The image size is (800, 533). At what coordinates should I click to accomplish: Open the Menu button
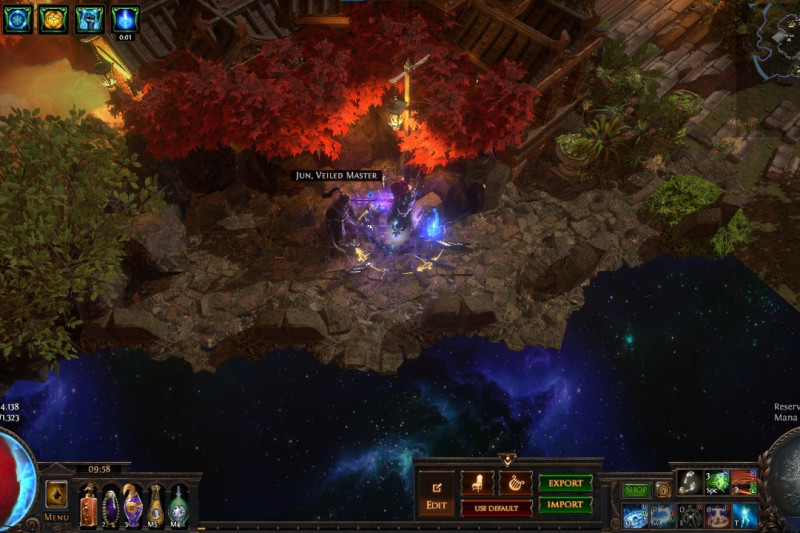coord(56,502)
